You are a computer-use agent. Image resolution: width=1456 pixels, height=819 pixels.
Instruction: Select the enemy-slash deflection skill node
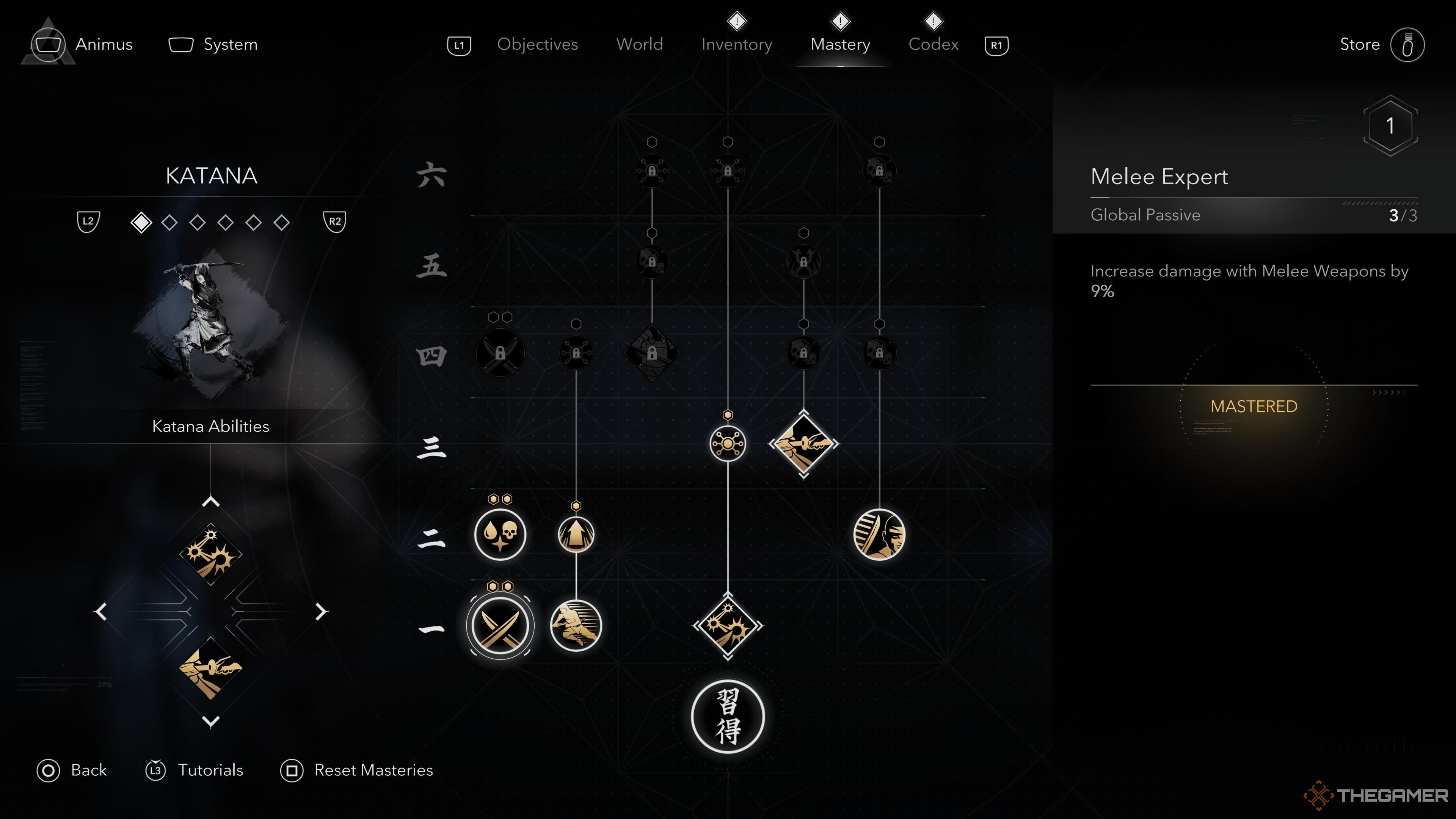(880, 535)
